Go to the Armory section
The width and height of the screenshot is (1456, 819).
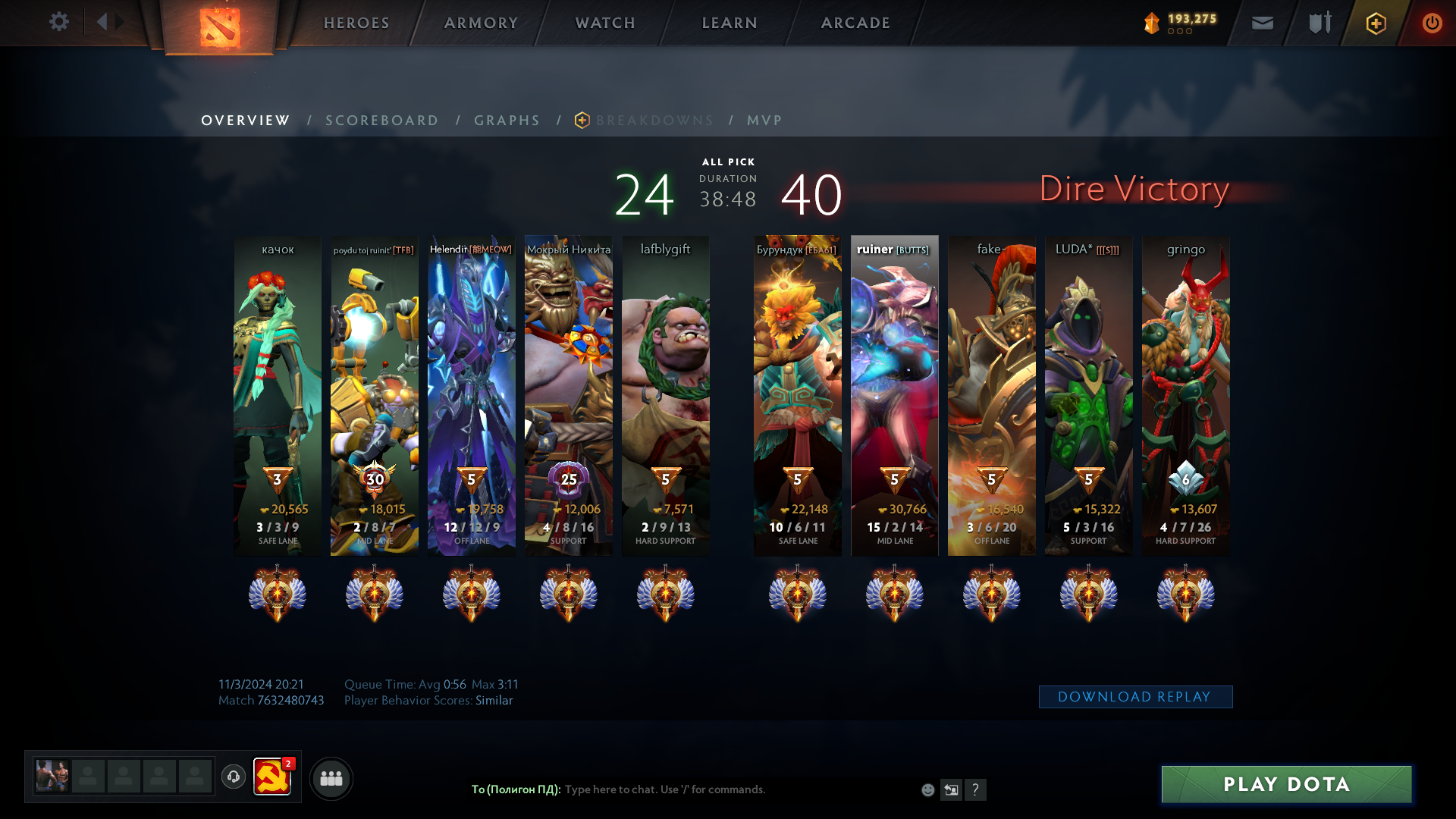pos(481,23)
